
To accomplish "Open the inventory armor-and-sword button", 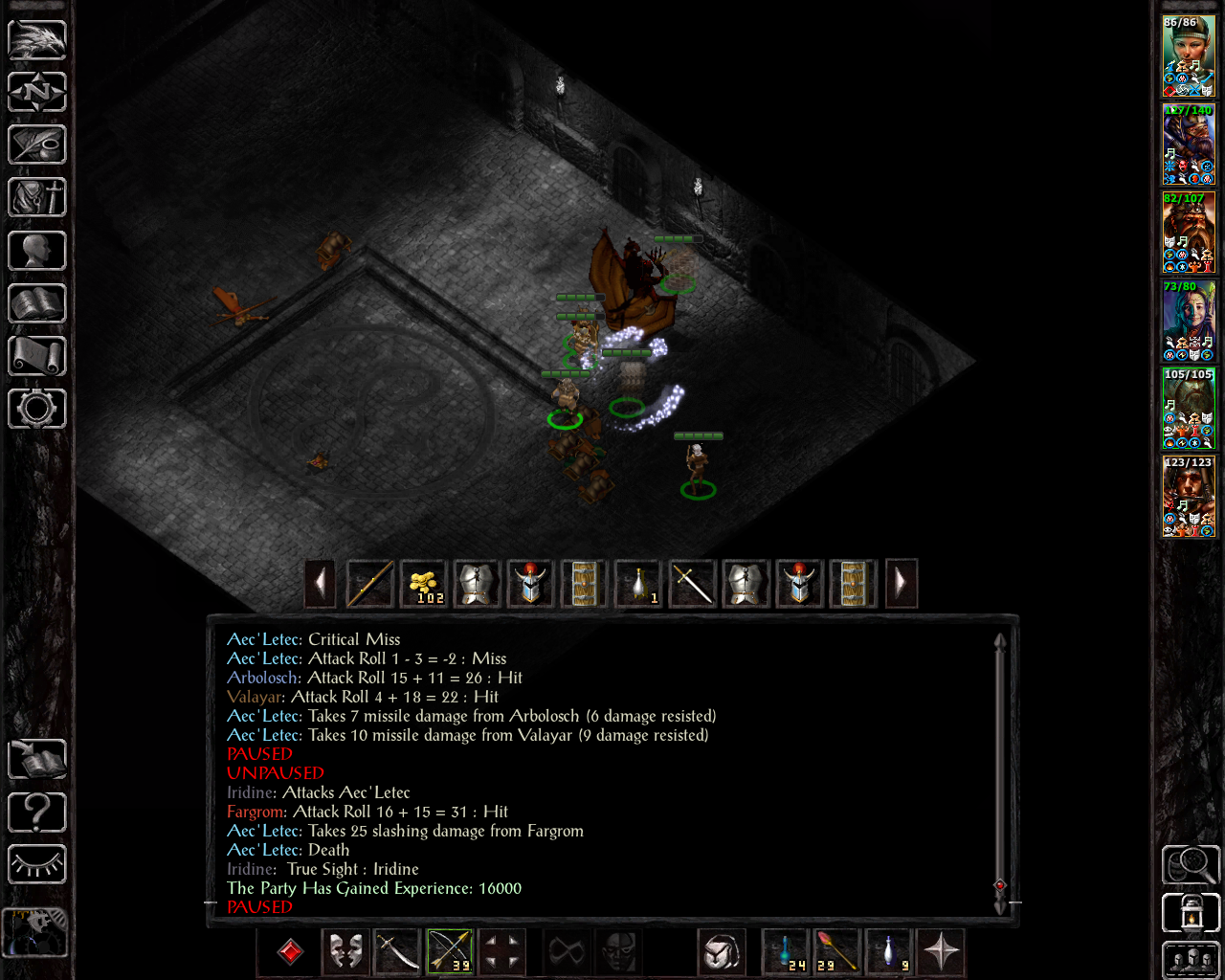I will [x=37, y=198].
